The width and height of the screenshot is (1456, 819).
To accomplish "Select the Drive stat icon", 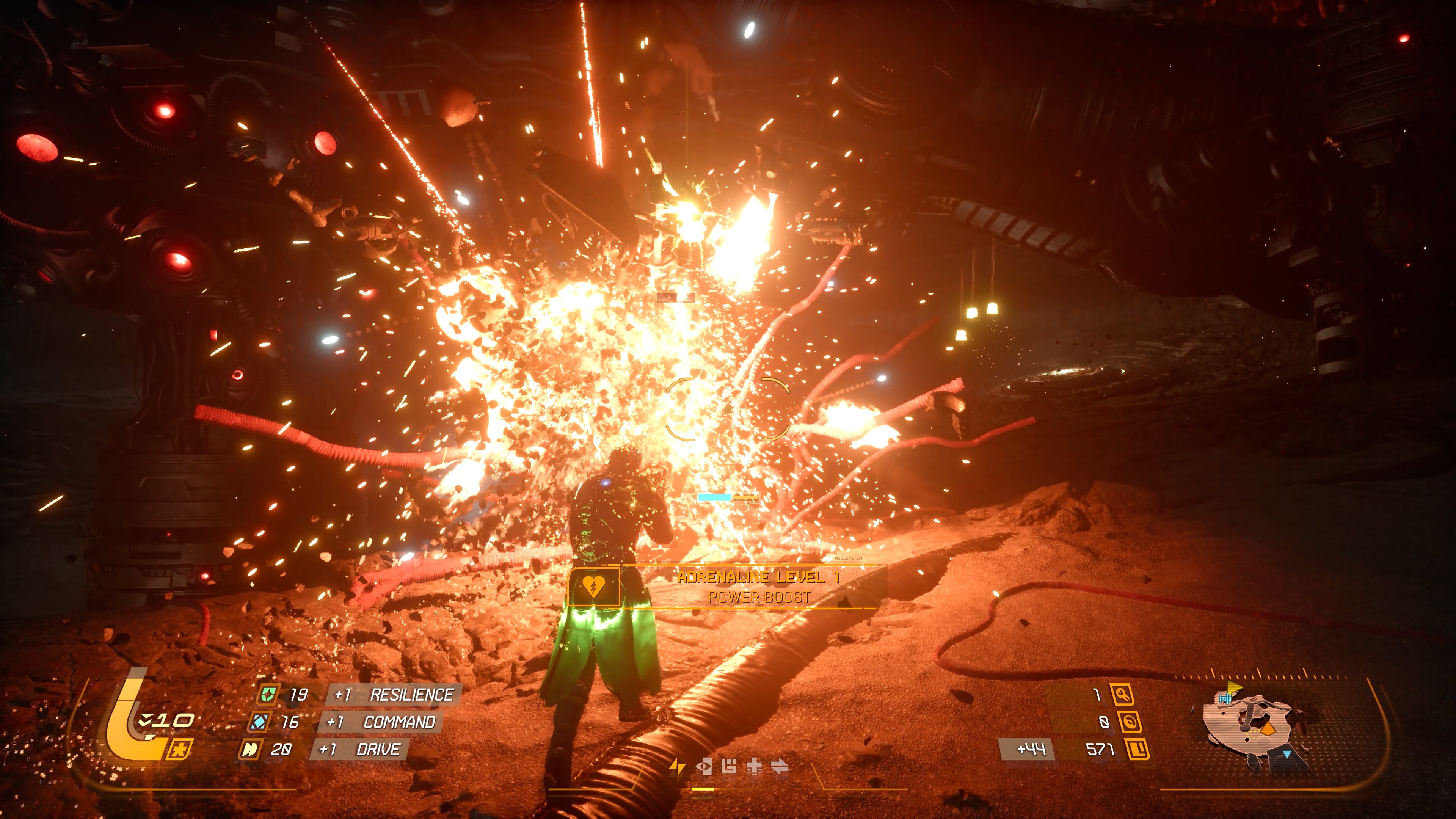I will click(x=249, y=750).
